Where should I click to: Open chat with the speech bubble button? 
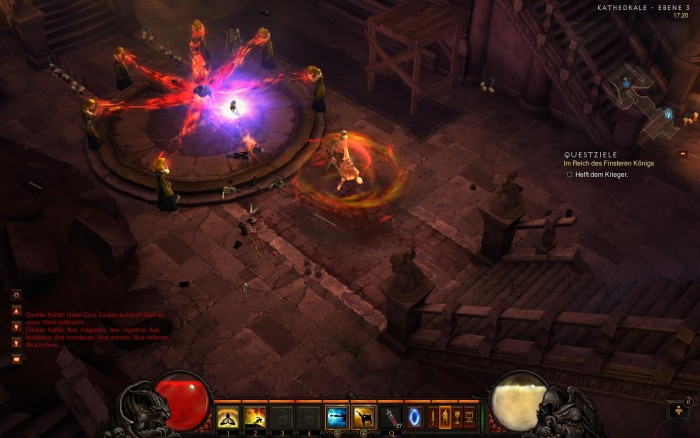point(16,359)
